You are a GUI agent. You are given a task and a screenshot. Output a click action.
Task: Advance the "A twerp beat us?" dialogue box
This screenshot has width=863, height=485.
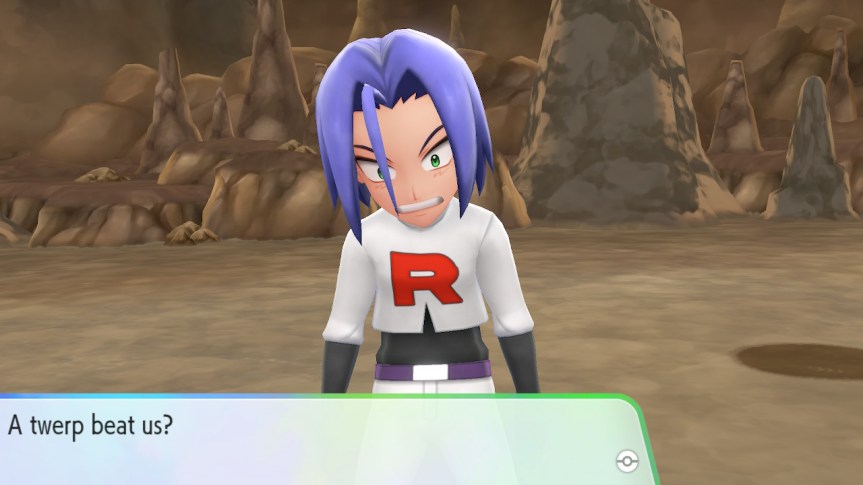320,440
